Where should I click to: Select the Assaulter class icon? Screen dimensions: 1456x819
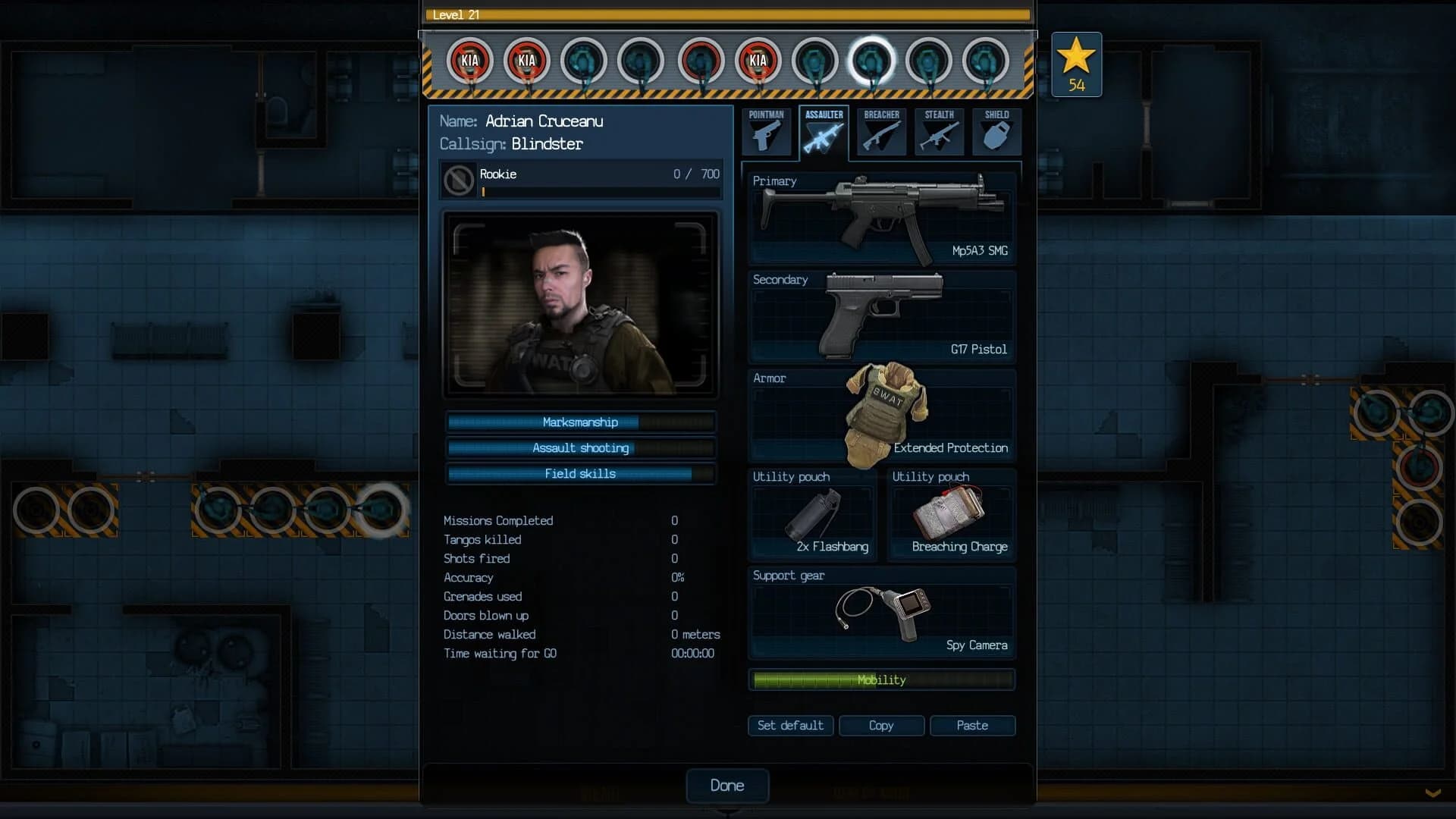pos(824,133)
